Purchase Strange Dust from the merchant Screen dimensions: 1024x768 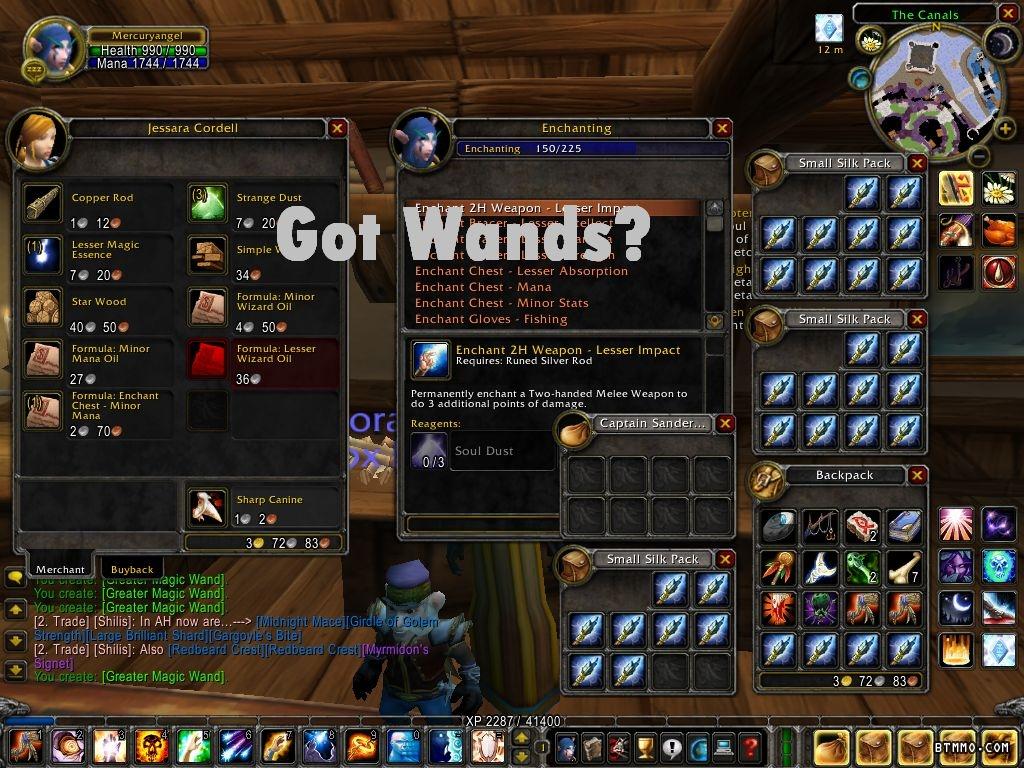click(x=208, y=204)
